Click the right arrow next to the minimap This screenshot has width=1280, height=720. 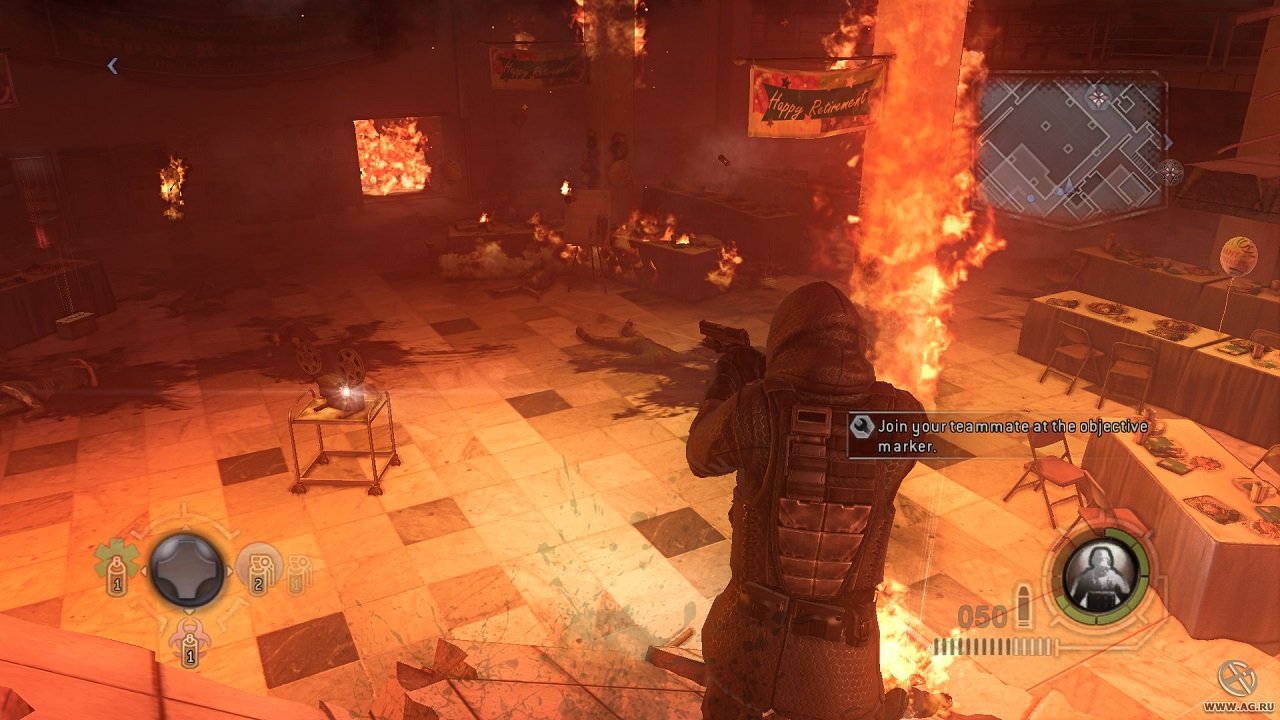click(x=1169, y=143)
